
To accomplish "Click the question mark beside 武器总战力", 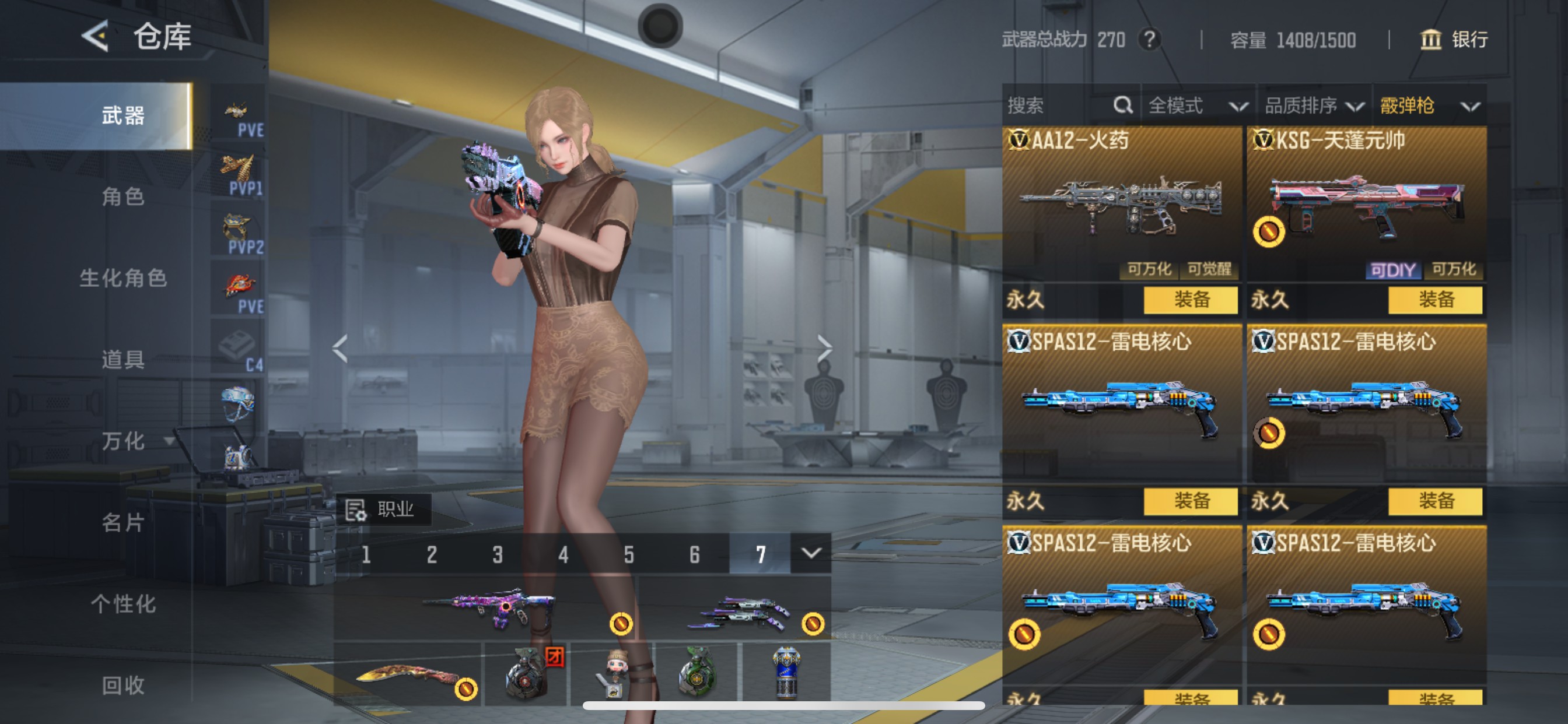I will click(1149, 40).
